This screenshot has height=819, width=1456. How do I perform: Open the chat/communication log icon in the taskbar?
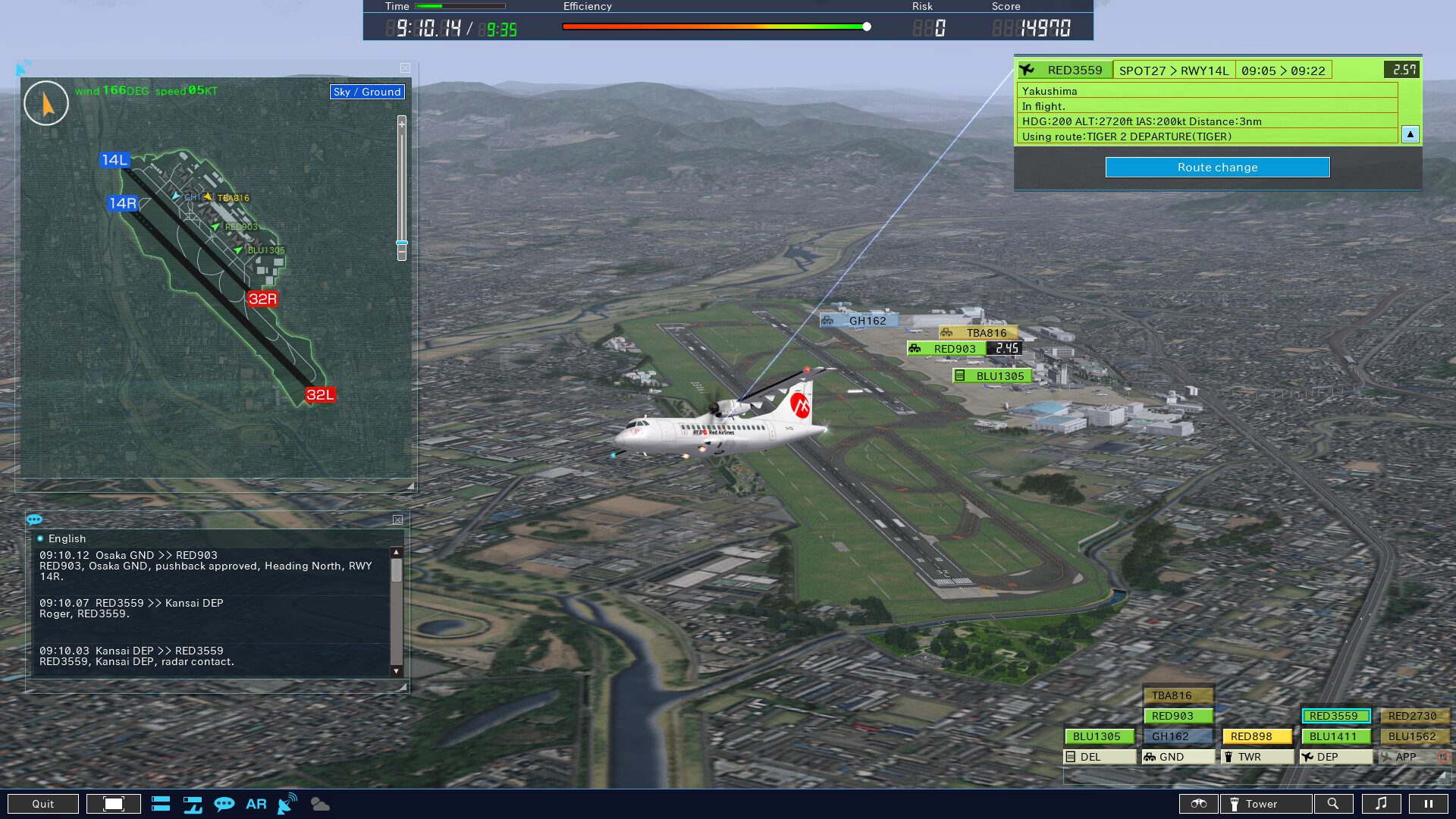tap(225, 804)
